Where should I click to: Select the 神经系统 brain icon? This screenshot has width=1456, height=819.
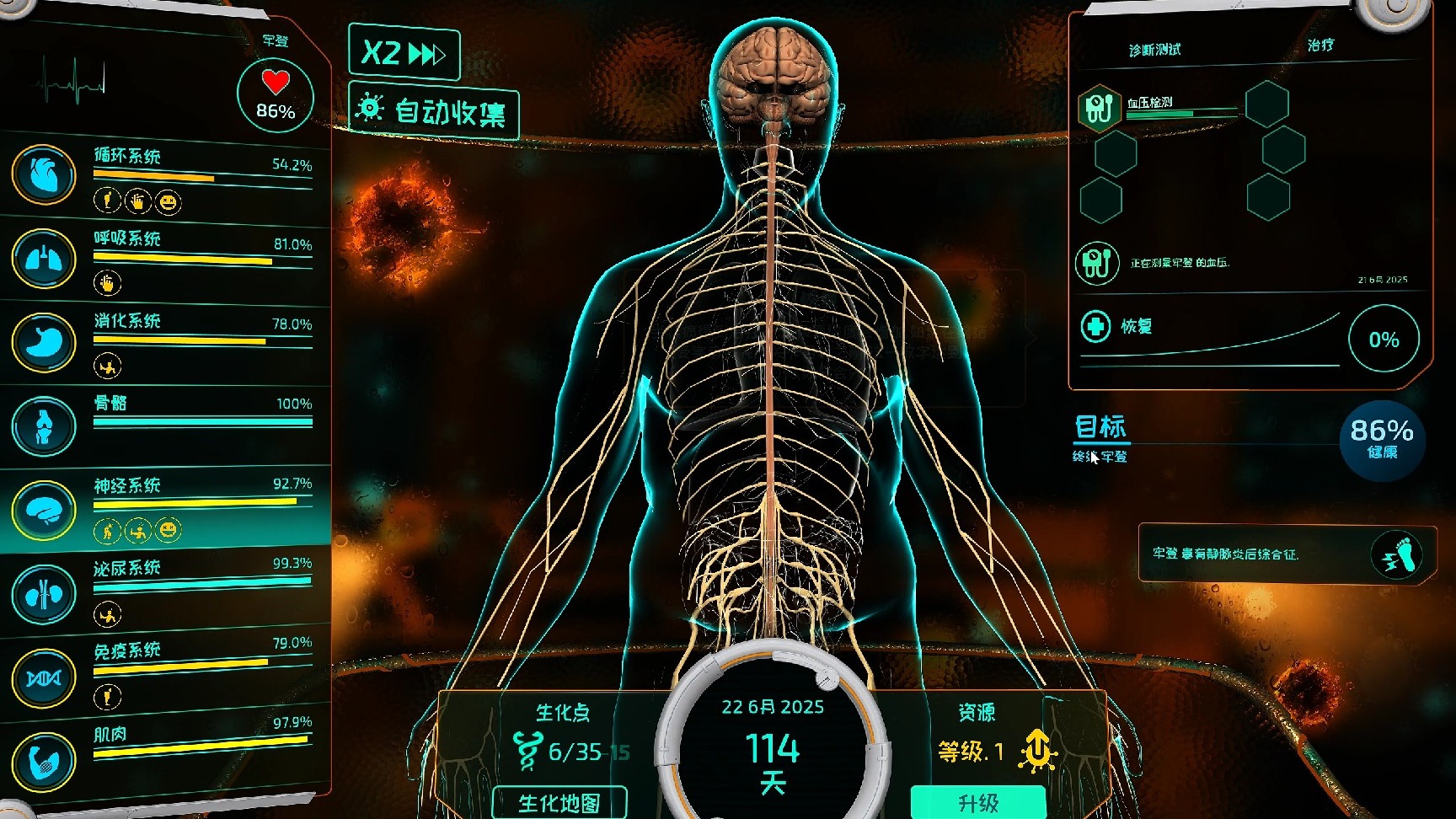(44, 510)
